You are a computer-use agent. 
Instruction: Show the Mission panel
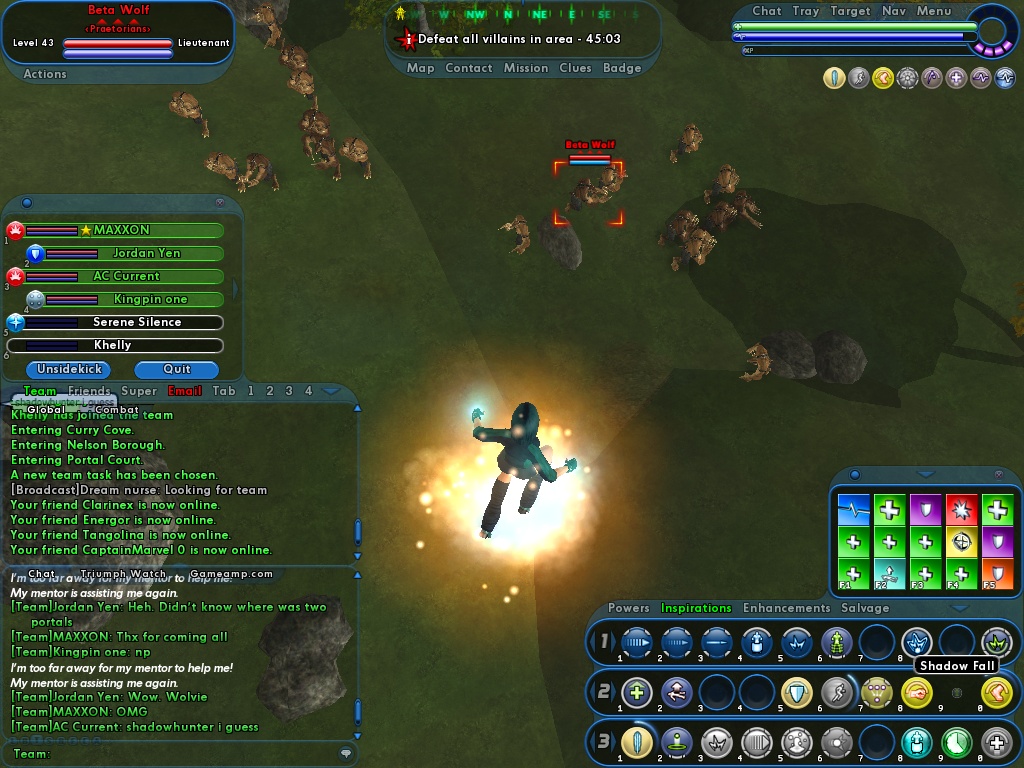[526, 68]
